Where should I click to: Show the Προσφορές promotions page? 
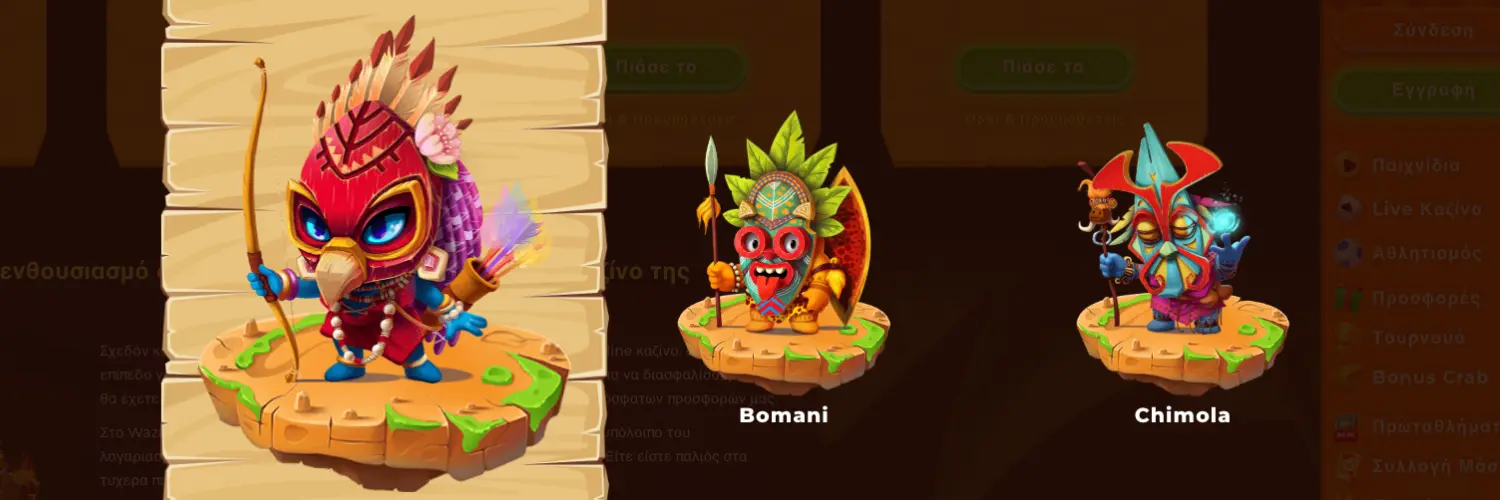(x=1424, y=297)
